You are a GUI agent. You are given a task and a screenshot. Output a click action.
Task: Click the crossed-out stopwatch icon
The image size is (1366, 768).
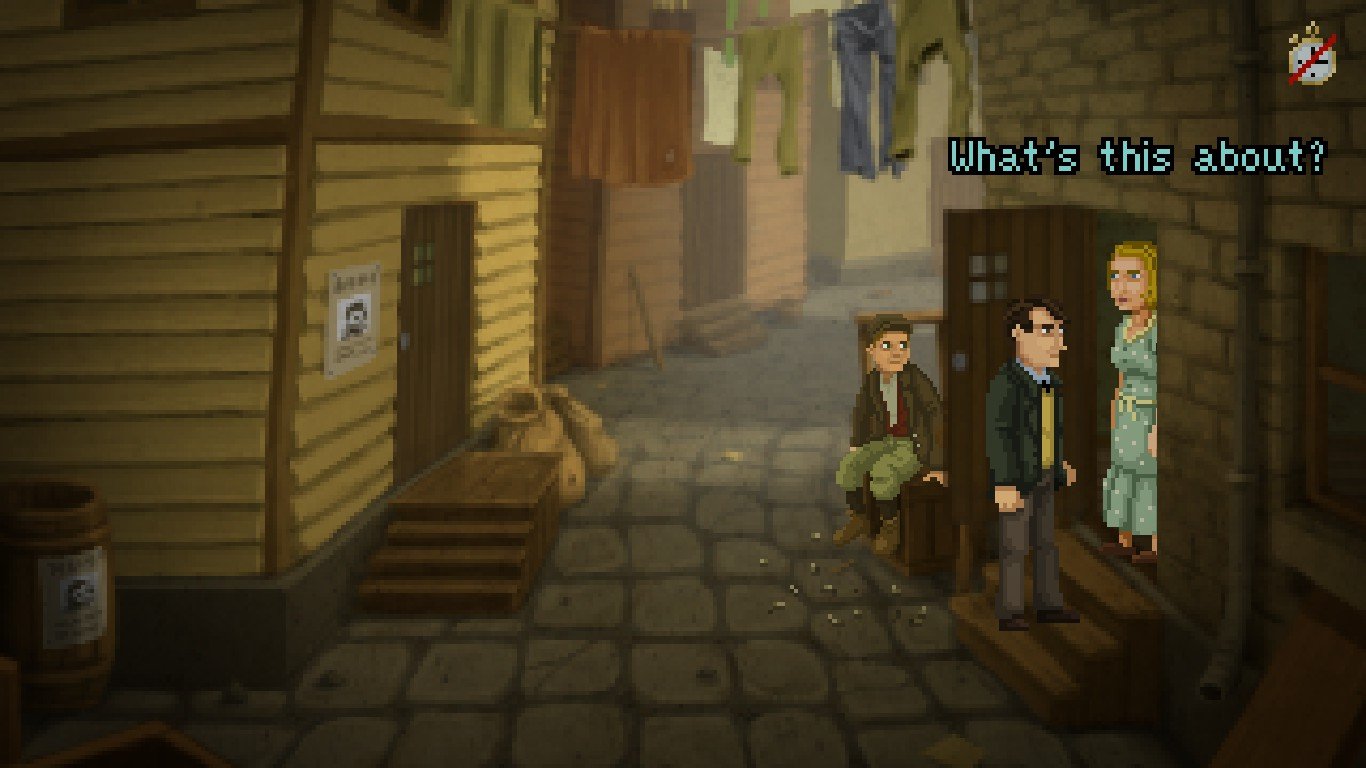(x=1312, y=55)
